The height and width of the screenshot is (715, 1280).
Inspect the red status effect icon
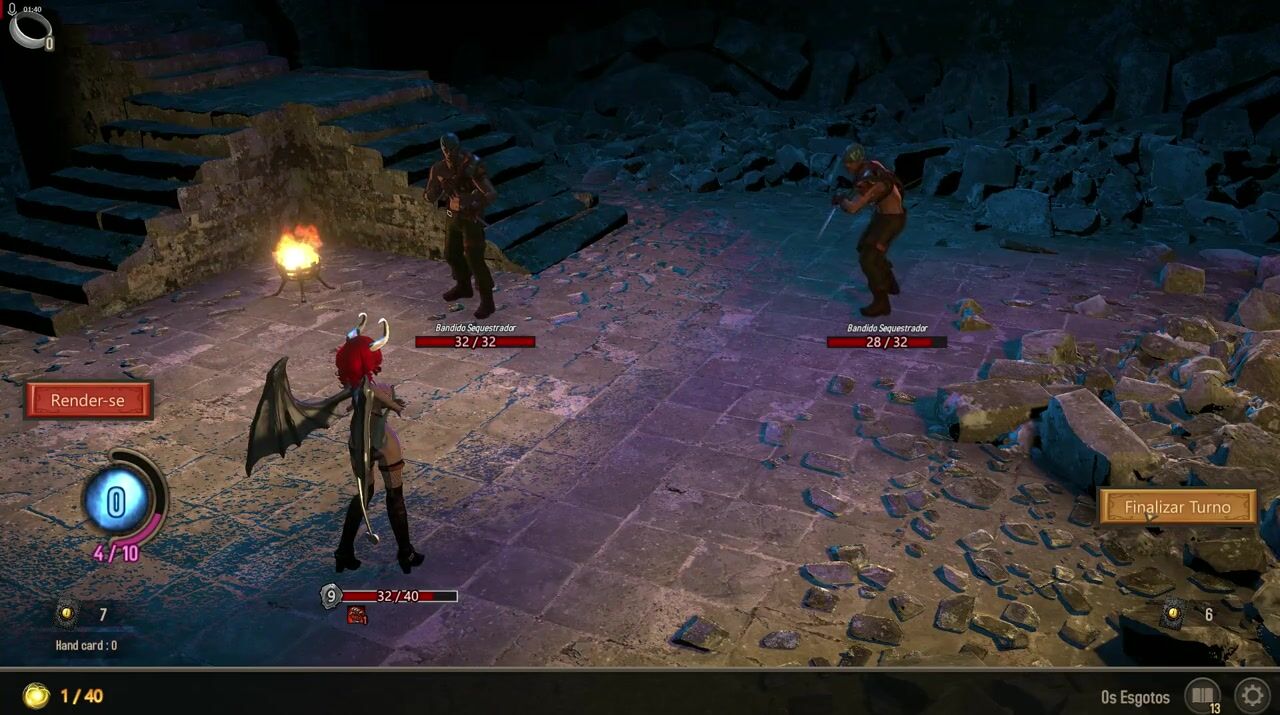click(357, 616)
